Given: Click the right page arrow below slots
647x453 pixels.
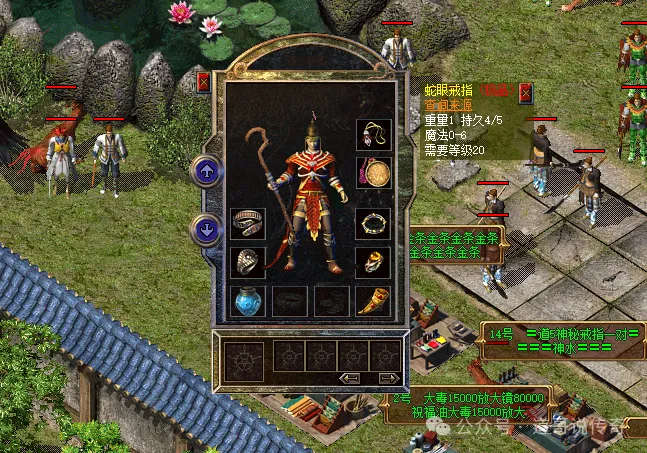Looking at the screenshot, I should (388, 378).
